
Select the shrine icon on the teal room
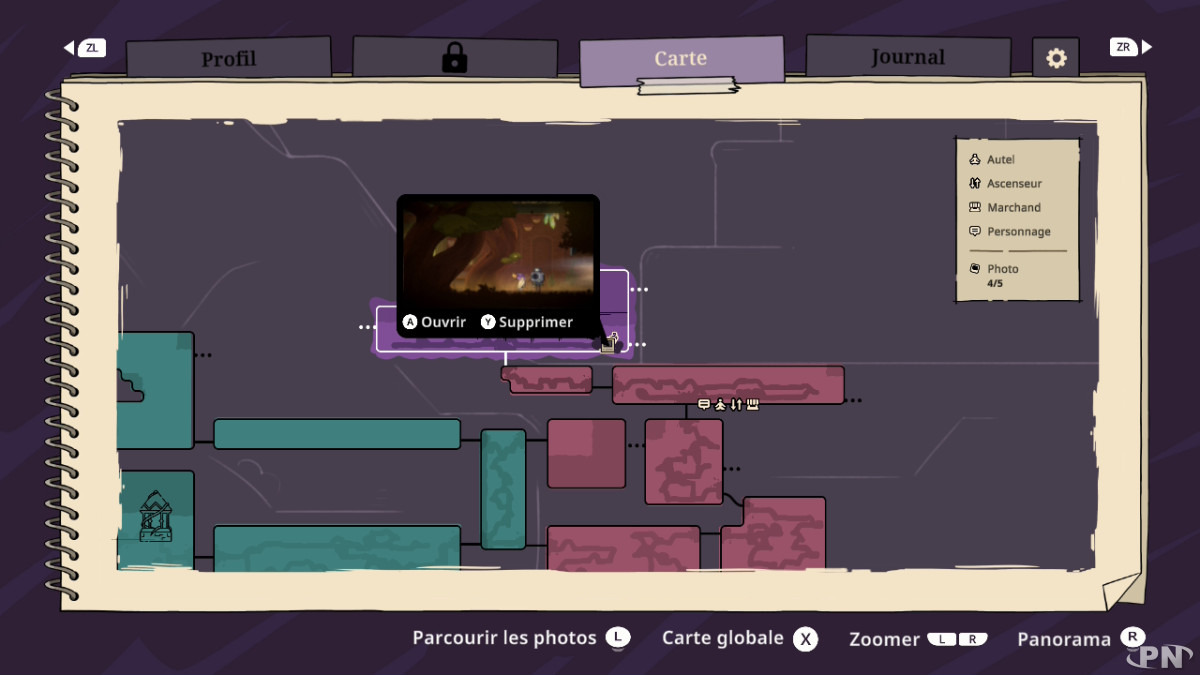point(155,517)
